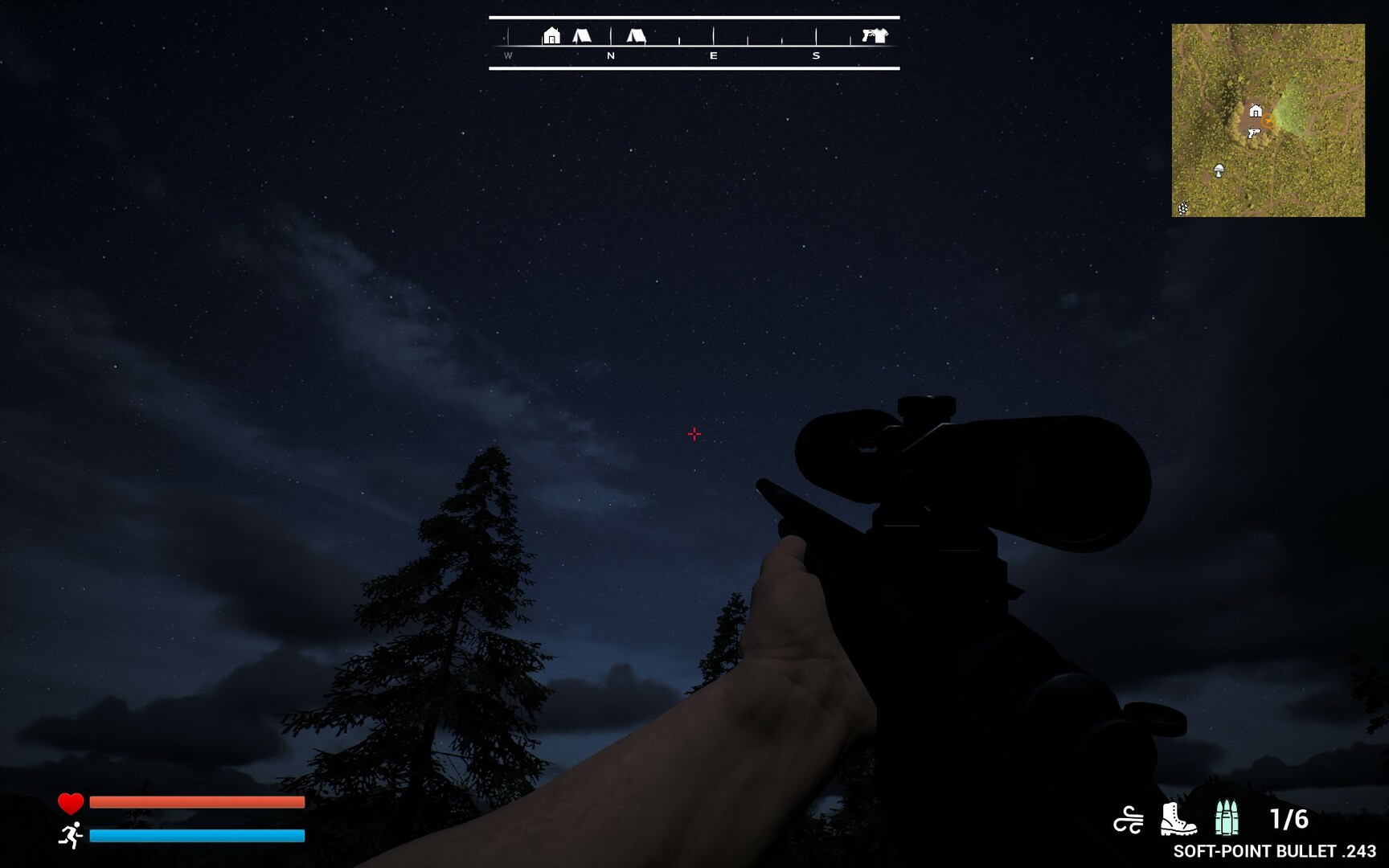The image size is (1389, 868).
Task: Click the orange player arrow on the minimap
Action: [1268, 121]
